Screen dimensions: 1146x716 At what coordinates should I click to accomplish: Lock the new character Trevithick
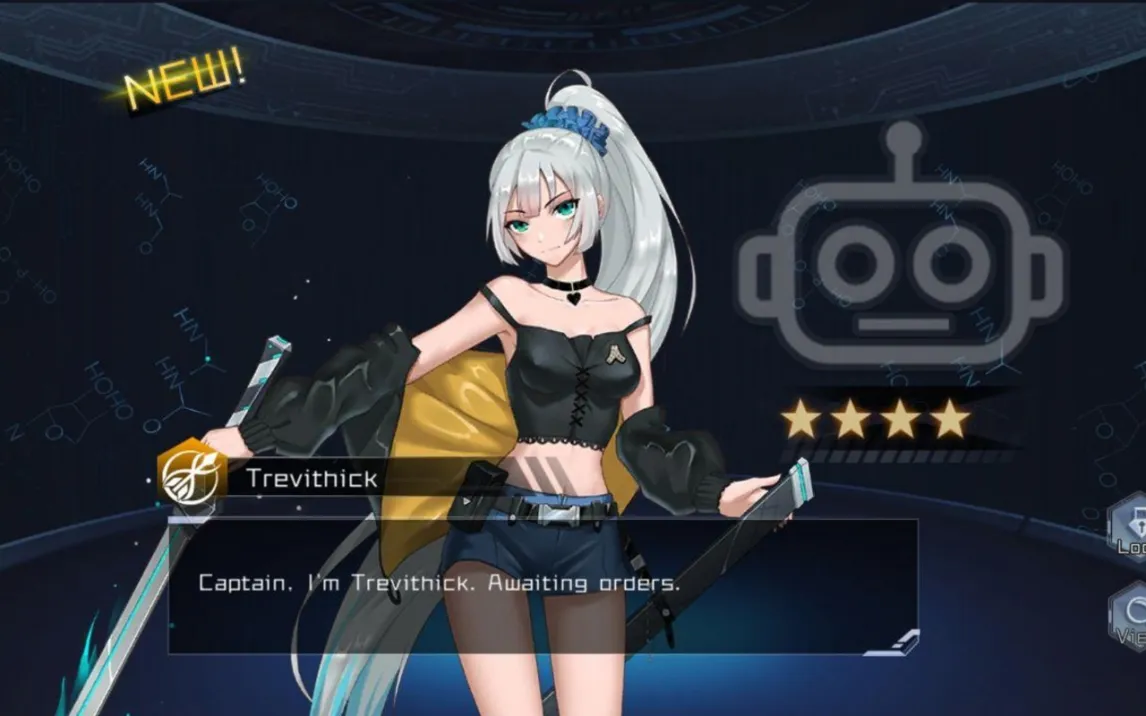[x=1131, y=528]
